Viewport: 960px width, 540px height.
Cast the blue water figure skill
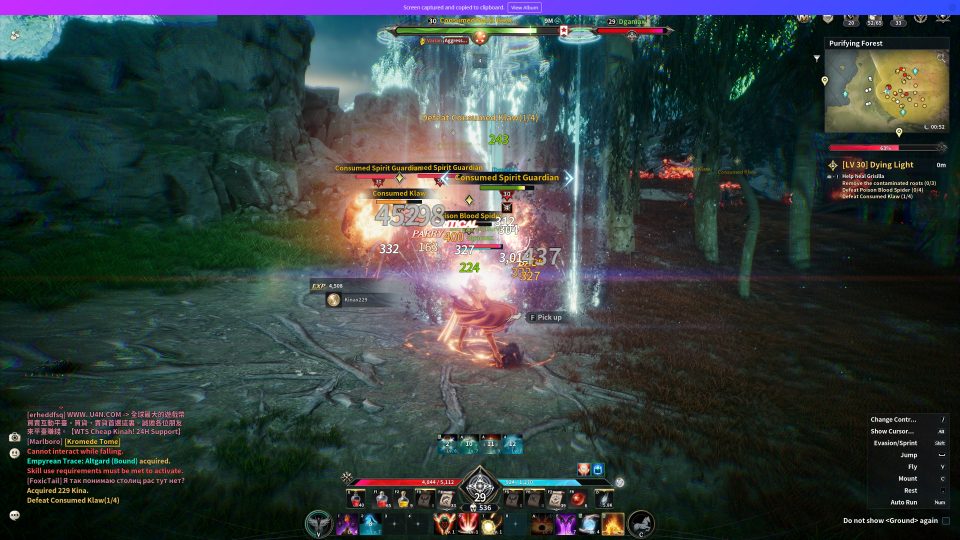pyautogui.click(x=371, y=523)
